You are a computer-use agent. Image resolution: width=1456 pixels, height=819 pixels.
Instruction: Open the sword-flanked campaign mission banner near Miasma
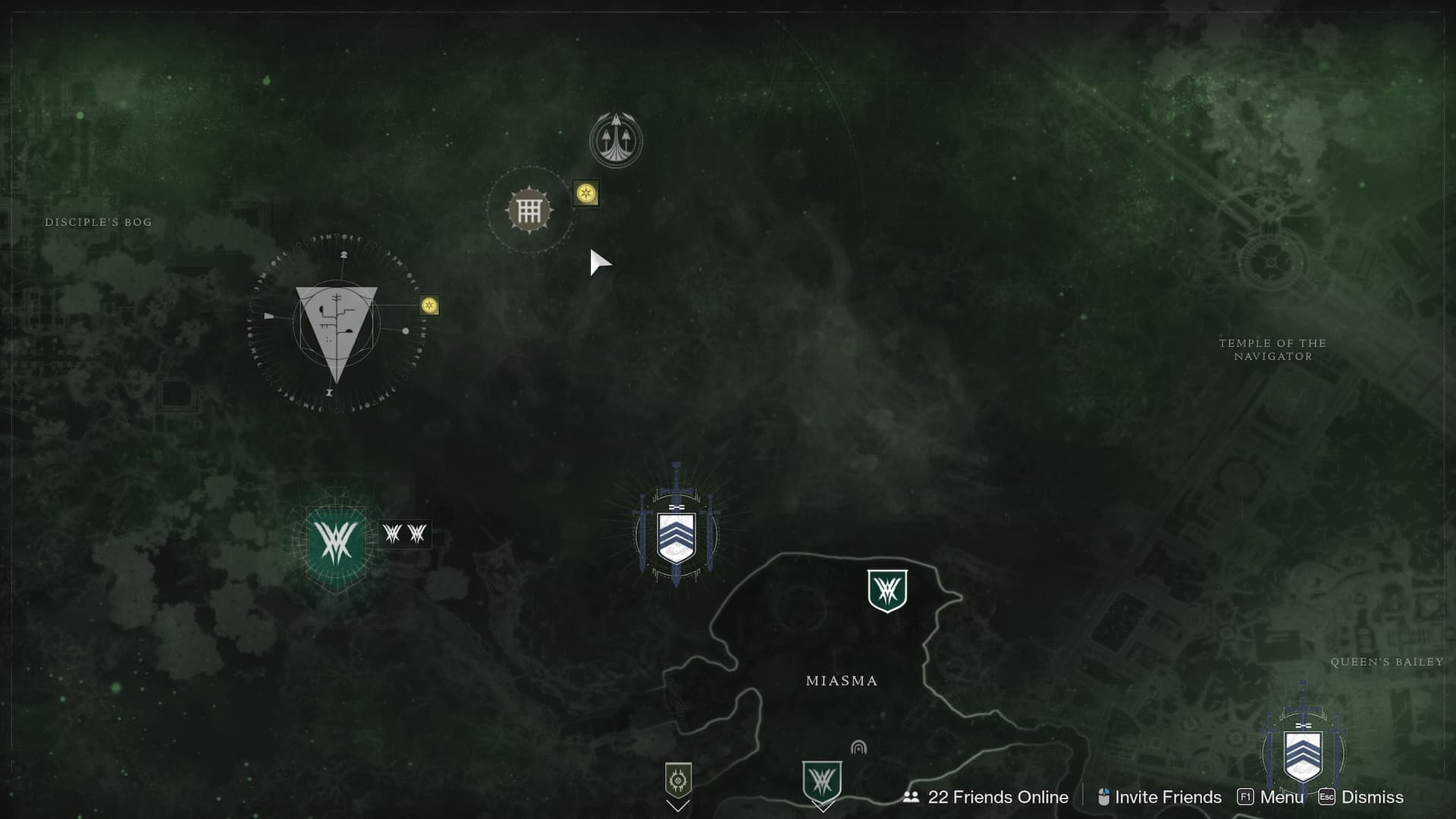point(677,532)
